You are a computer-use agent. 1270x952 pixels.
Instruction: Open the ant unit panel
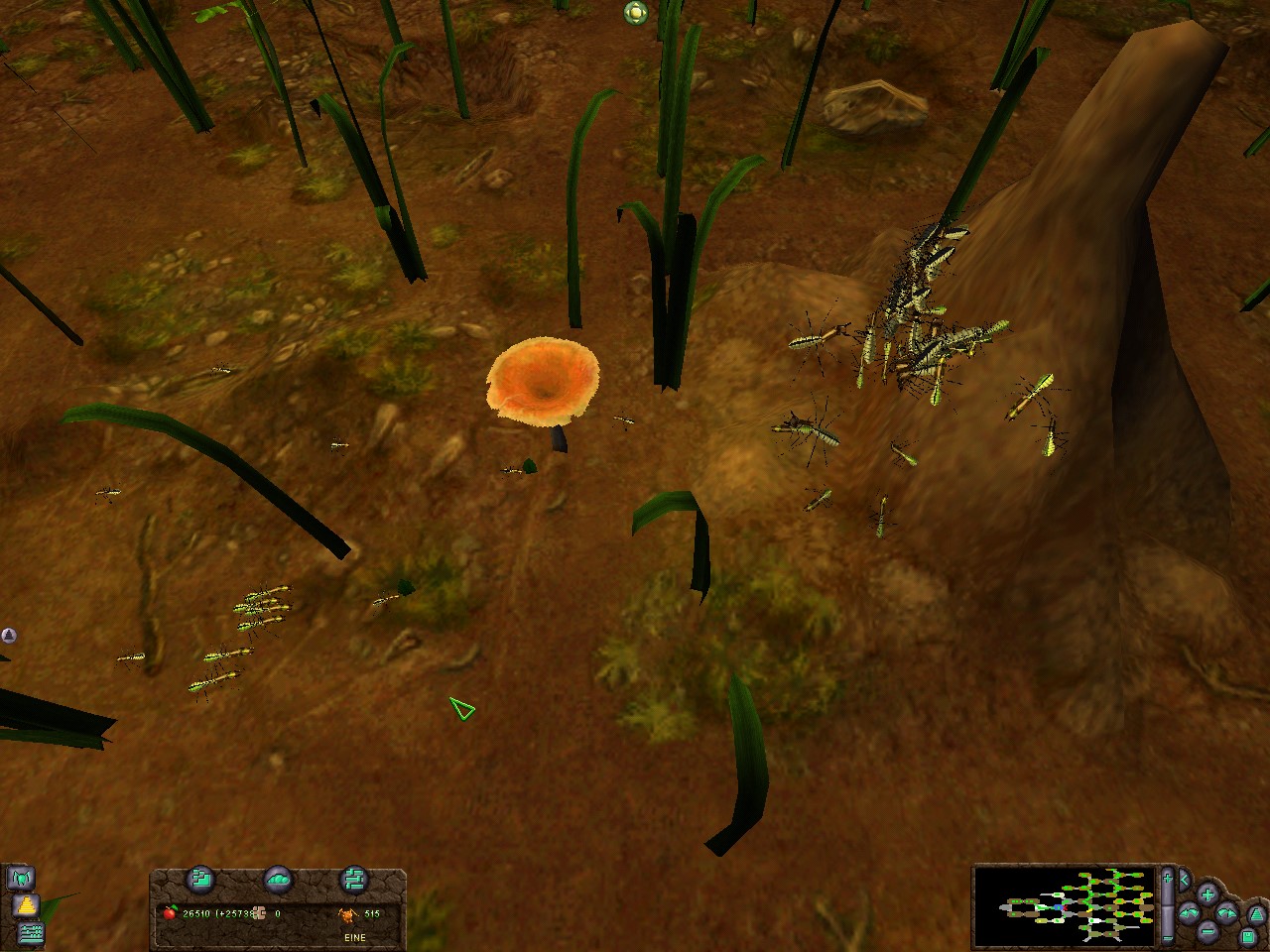[x=20, y=878]
